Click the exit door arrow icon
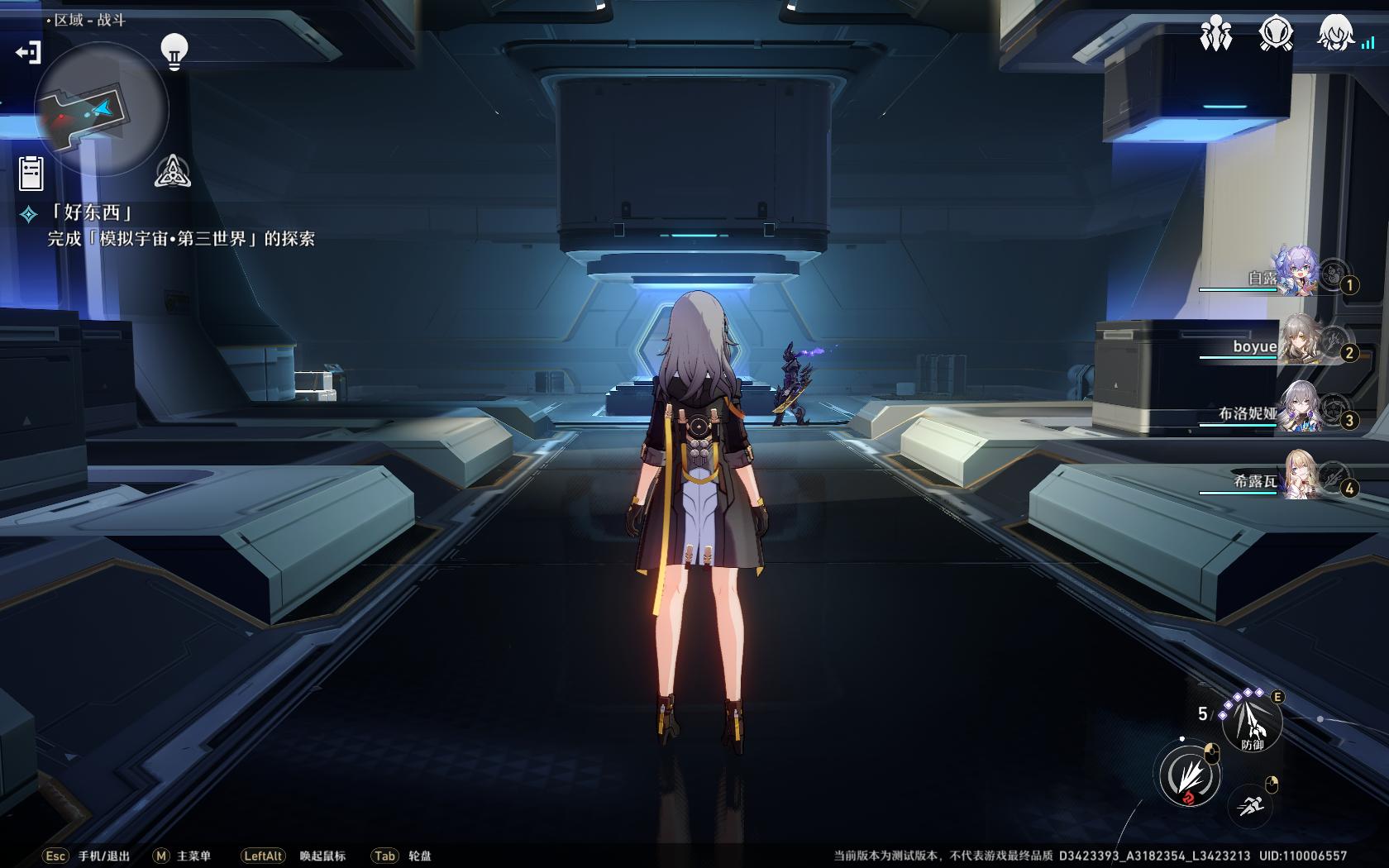Screen dimensions: 1389x868 pyautogui.click(x=28, y=53)
